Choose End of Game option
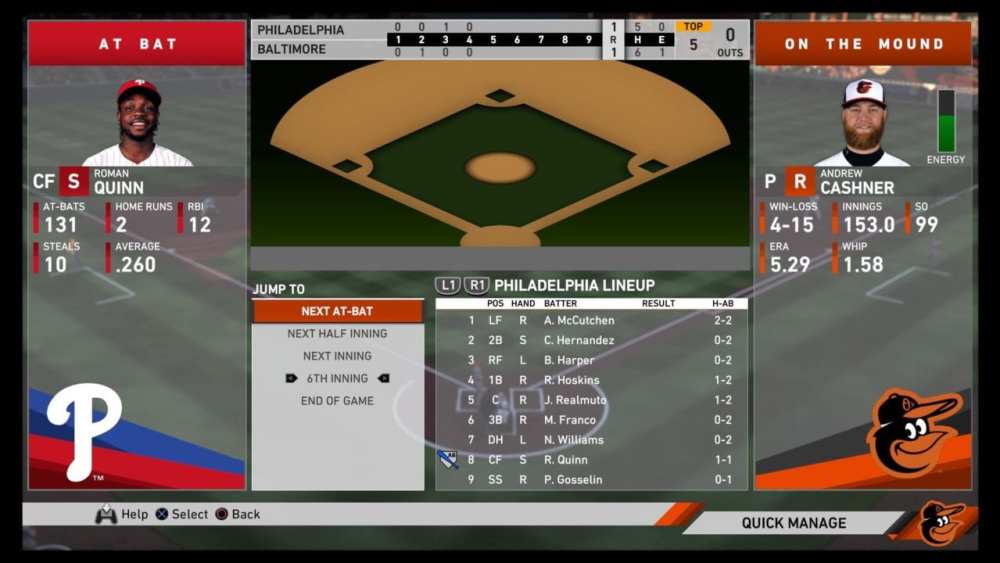The width and height of the screenshot is (1000, 563). tap(337, 401)
